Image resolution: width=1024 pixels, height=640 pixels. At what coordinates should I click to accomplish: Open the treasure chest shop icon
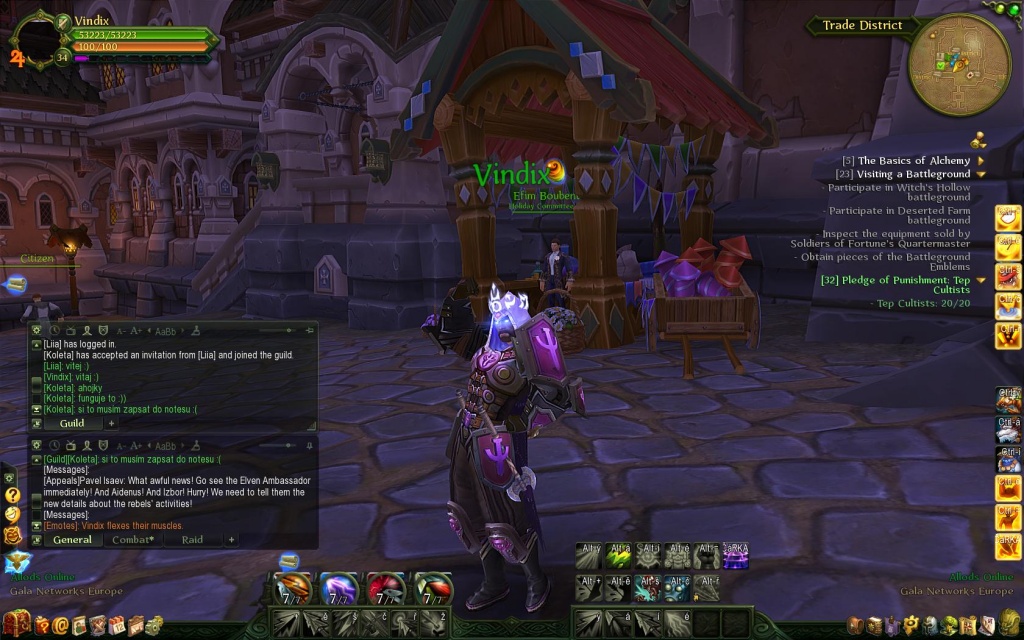click(x=17, y=624)
